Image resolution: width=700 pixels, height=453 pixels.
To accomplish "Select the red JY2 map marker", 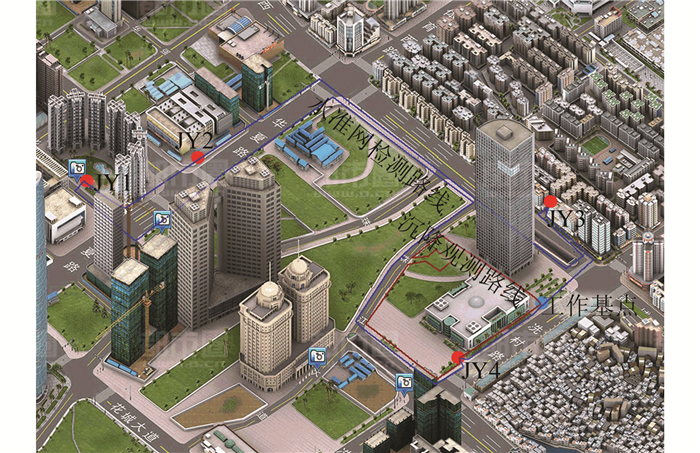I will [198, 157].
